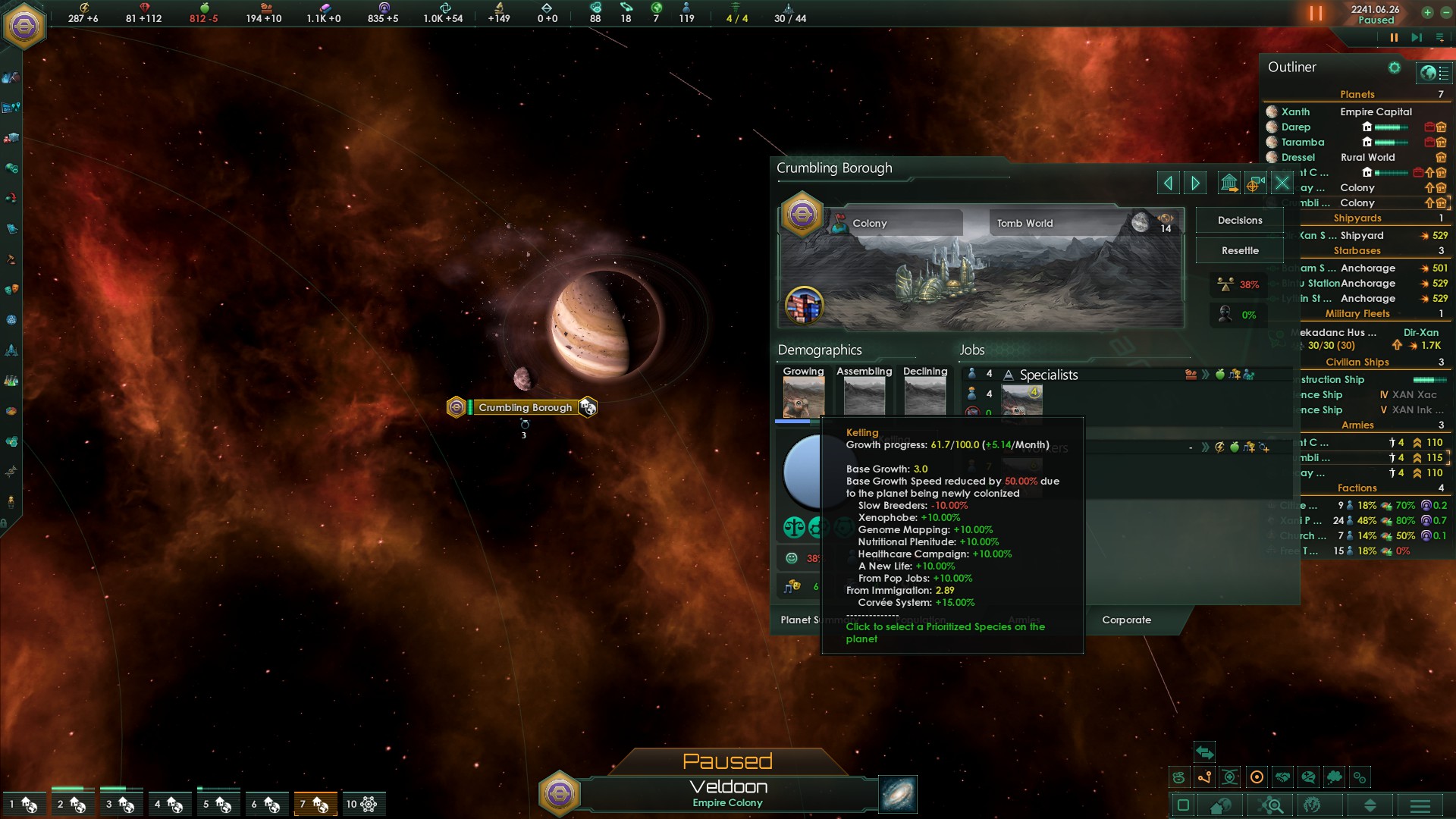Open galaxy map view button

(898, 794)
